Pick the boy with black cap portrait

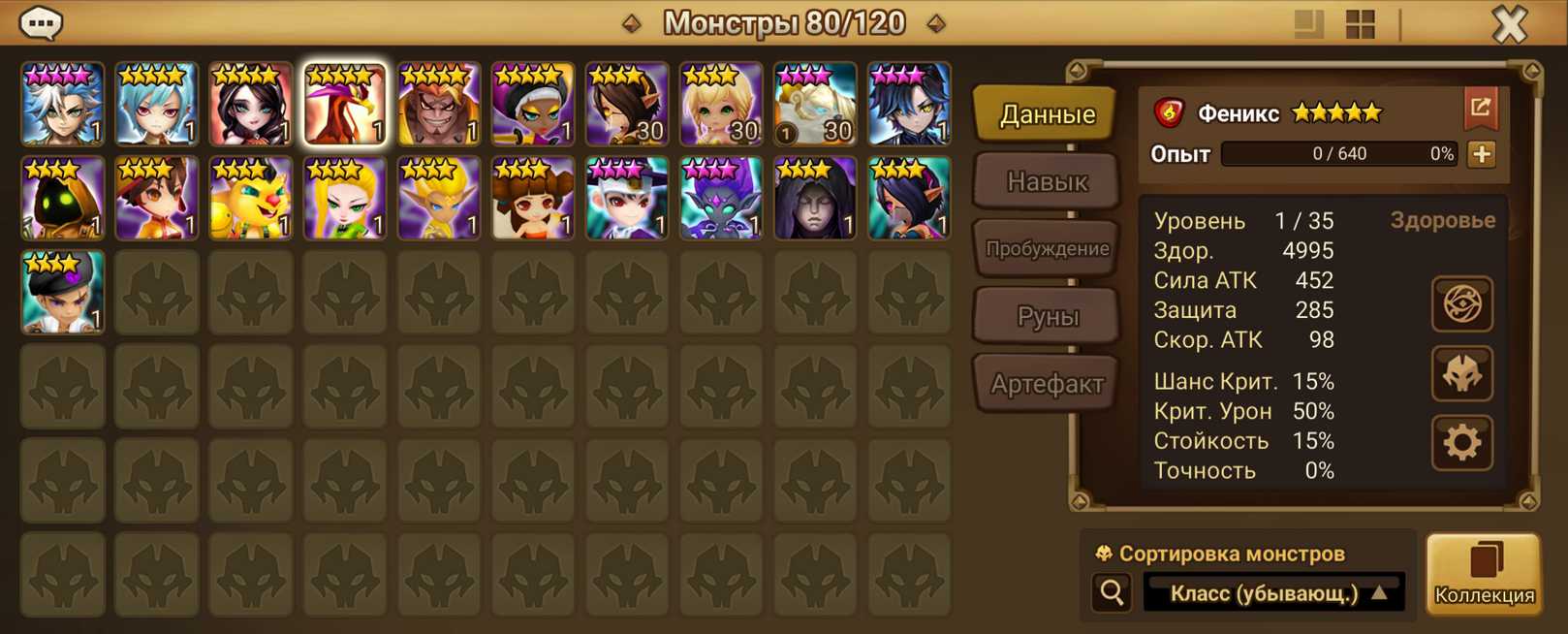[x=63, y=293]
